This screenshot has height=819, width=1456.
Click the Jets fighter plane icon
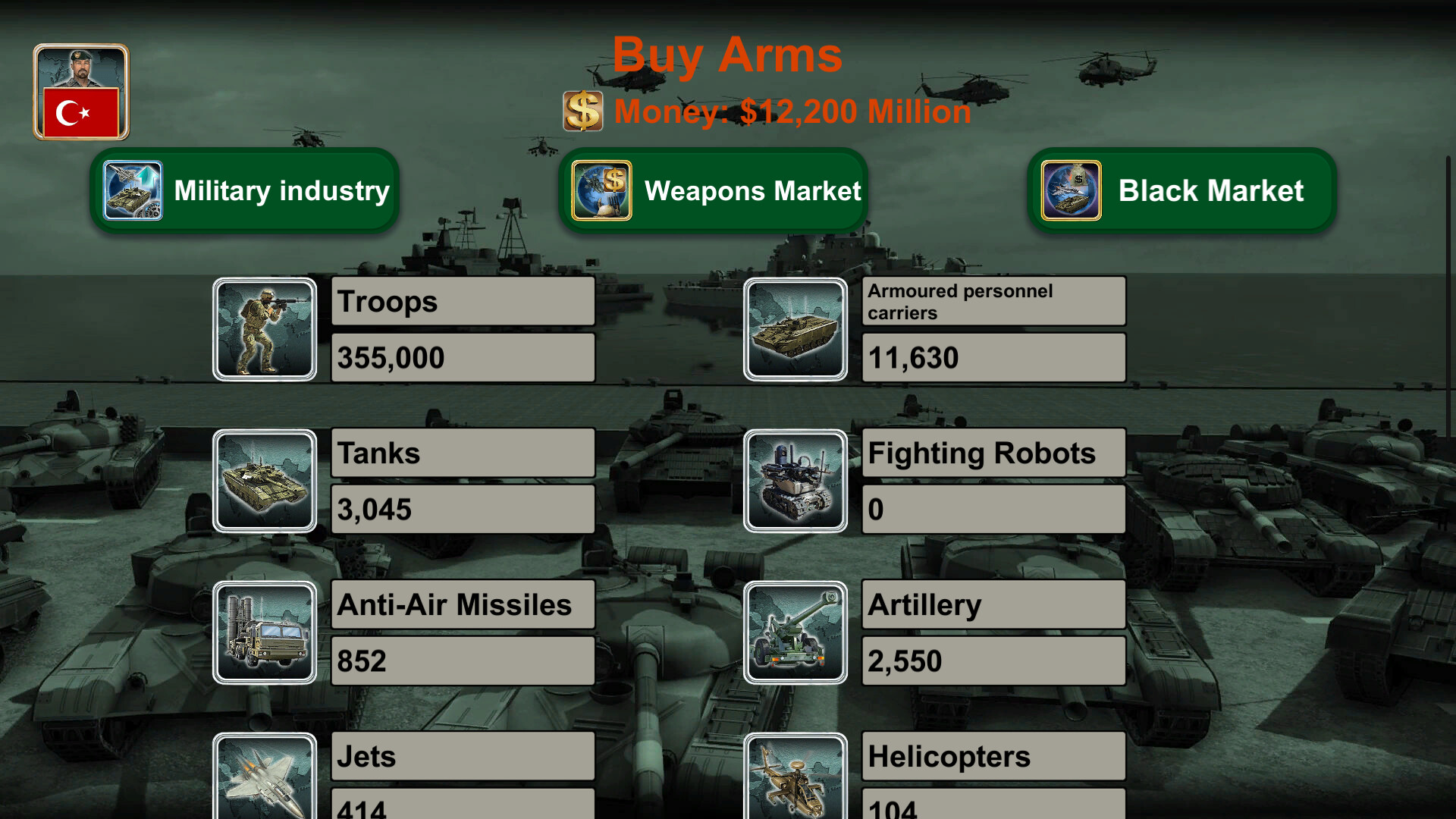(x=265, y=781)
